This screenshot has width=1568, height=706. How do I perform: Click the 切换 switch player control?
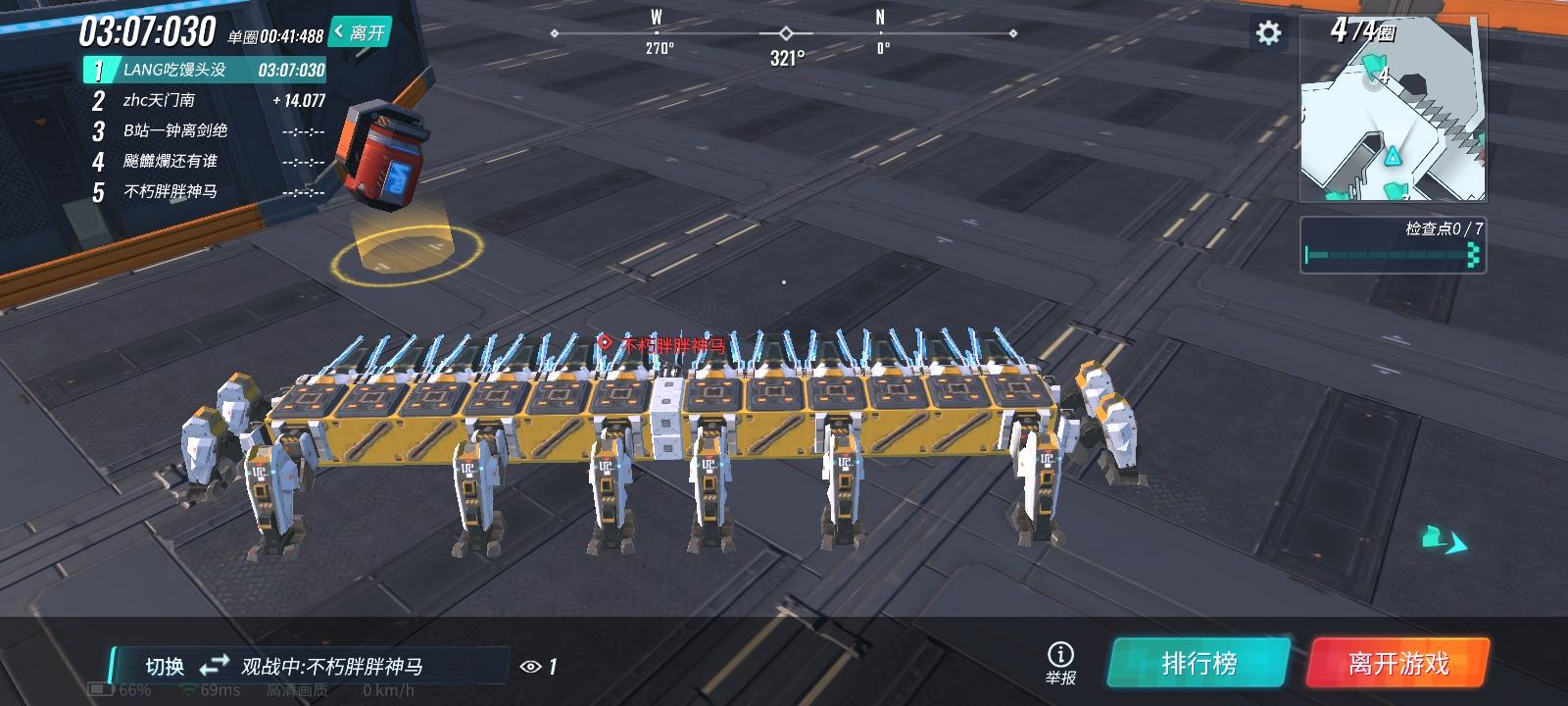pyautogui.click(x=163, y=665)
